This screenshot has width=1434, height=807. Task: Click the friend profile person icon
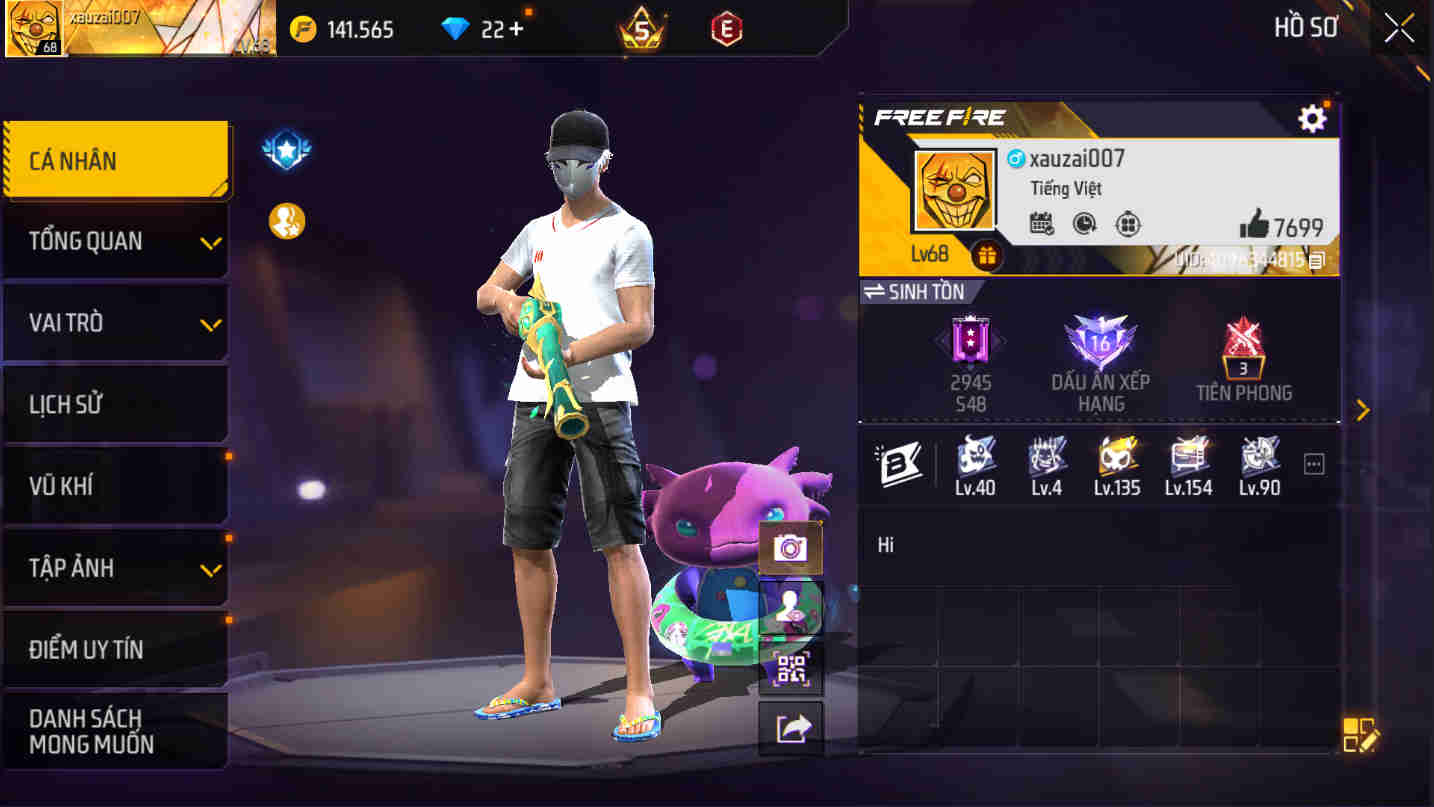(789, 608)
